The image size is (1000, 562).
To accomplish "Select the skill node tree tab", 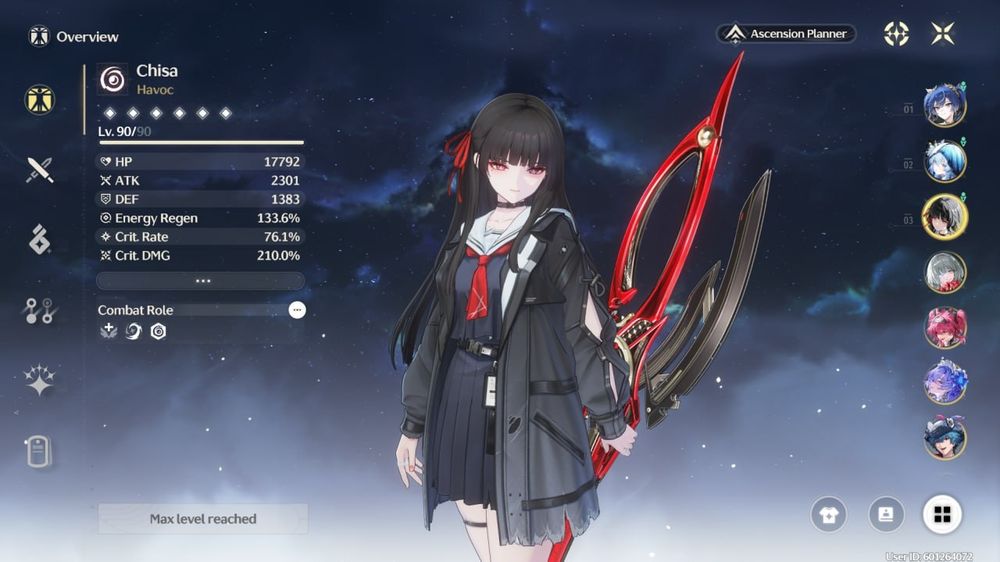I will coord(40,311).
